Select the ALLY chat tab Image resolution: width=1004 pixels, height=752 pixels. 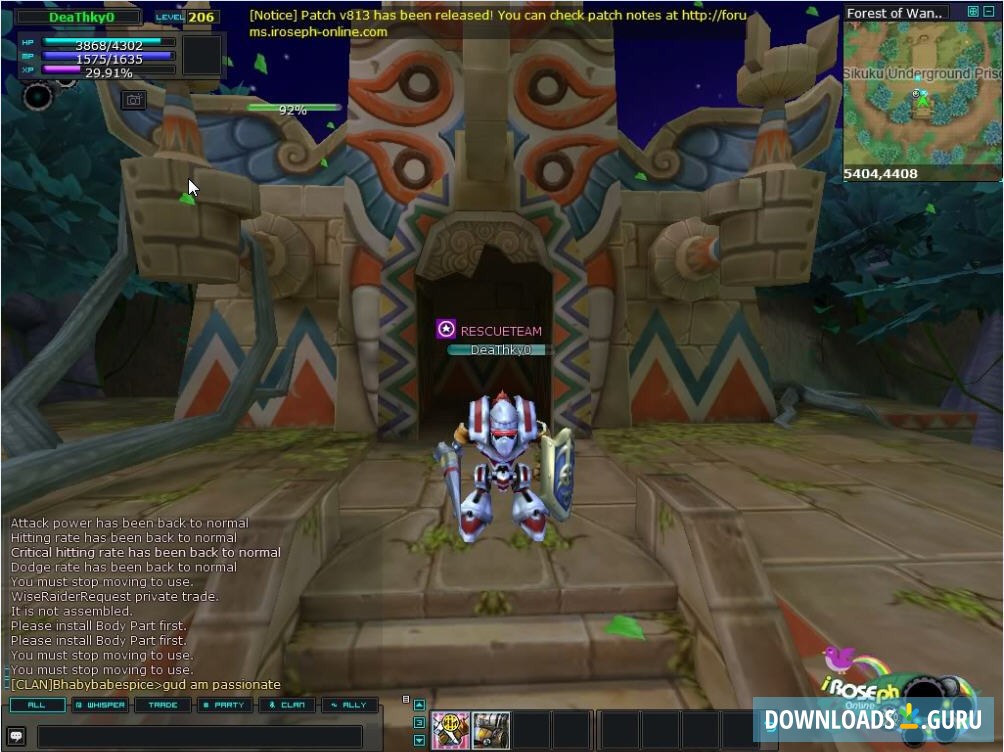point(350,705)
